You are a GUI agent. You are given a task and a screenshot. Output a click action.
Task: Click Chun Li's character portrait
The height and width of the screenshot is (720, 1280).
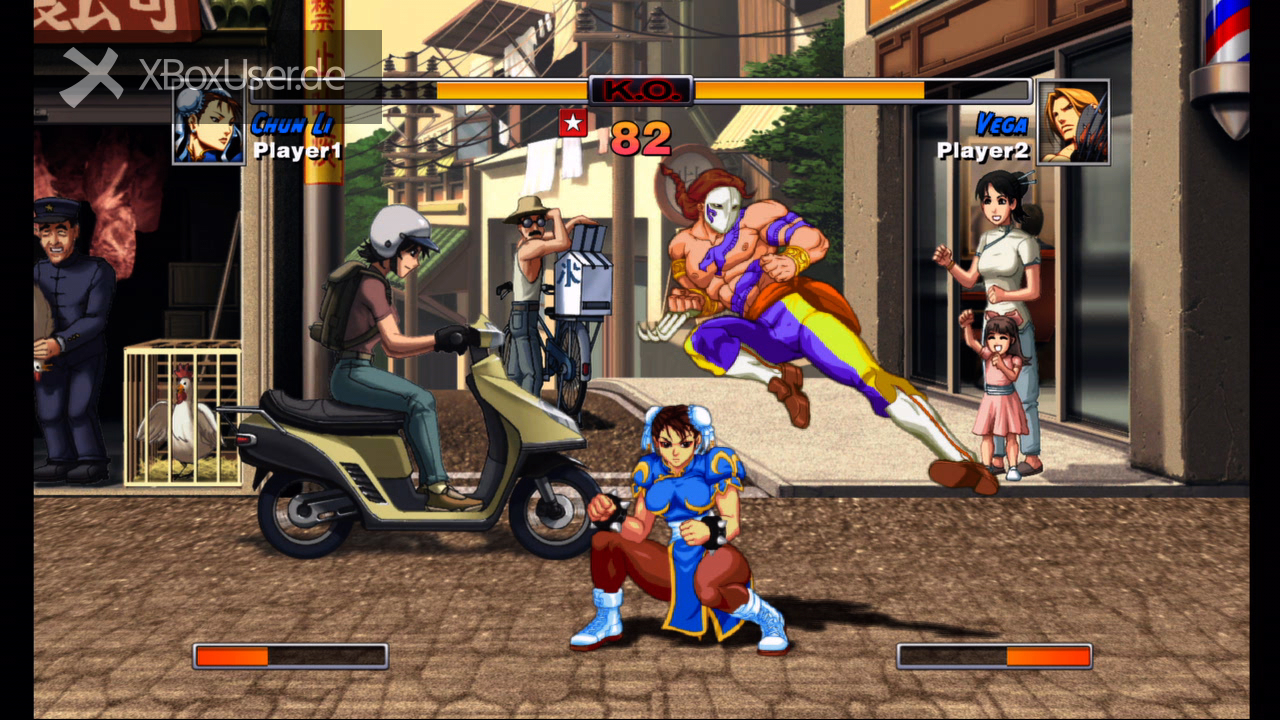pyautogui.click(x=208, y=126)
